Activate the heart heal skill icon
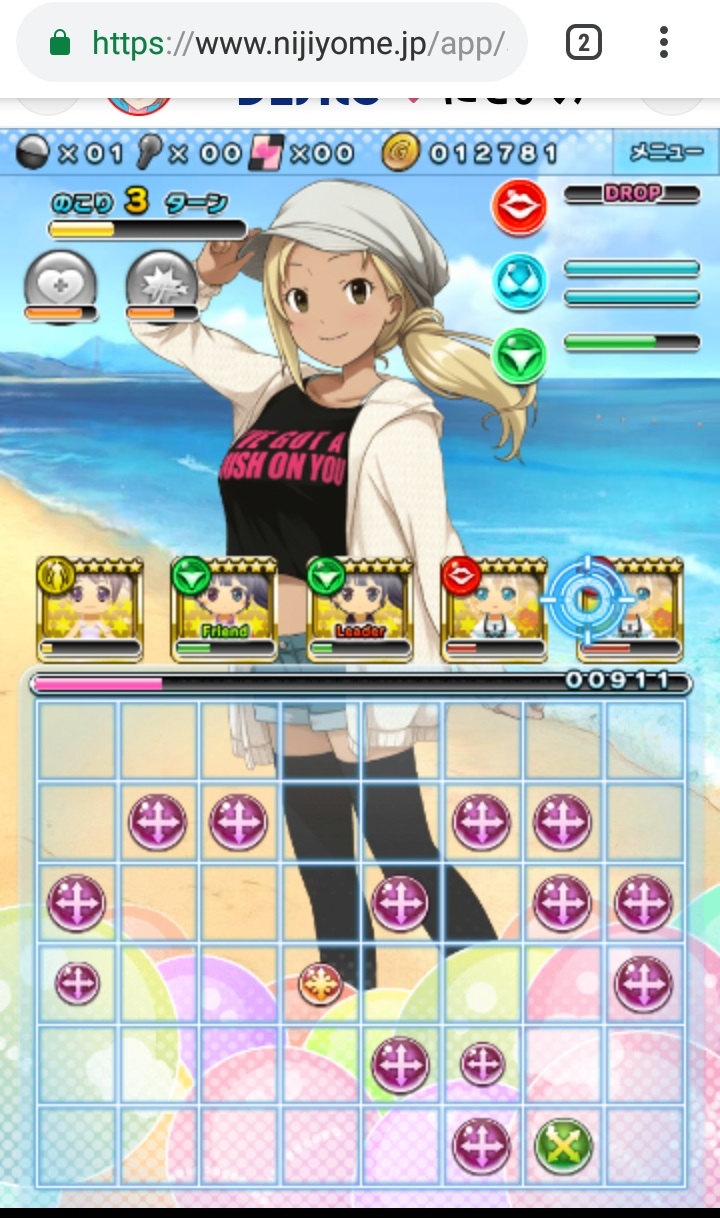 tap(60, 283)
